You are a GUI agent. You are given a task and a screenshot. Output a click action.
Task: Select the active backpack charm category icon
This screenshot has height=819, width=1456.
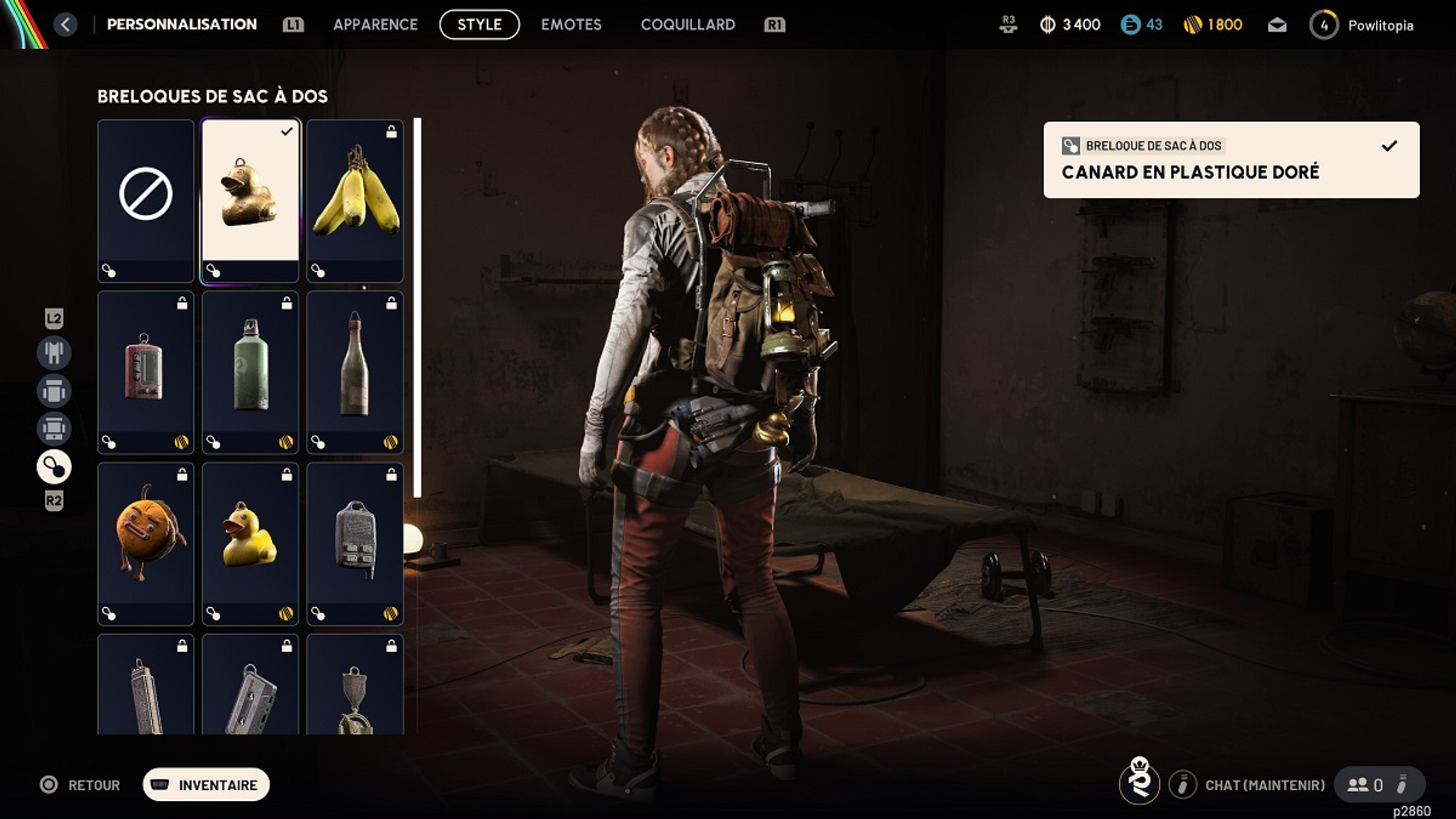[54, 467]
